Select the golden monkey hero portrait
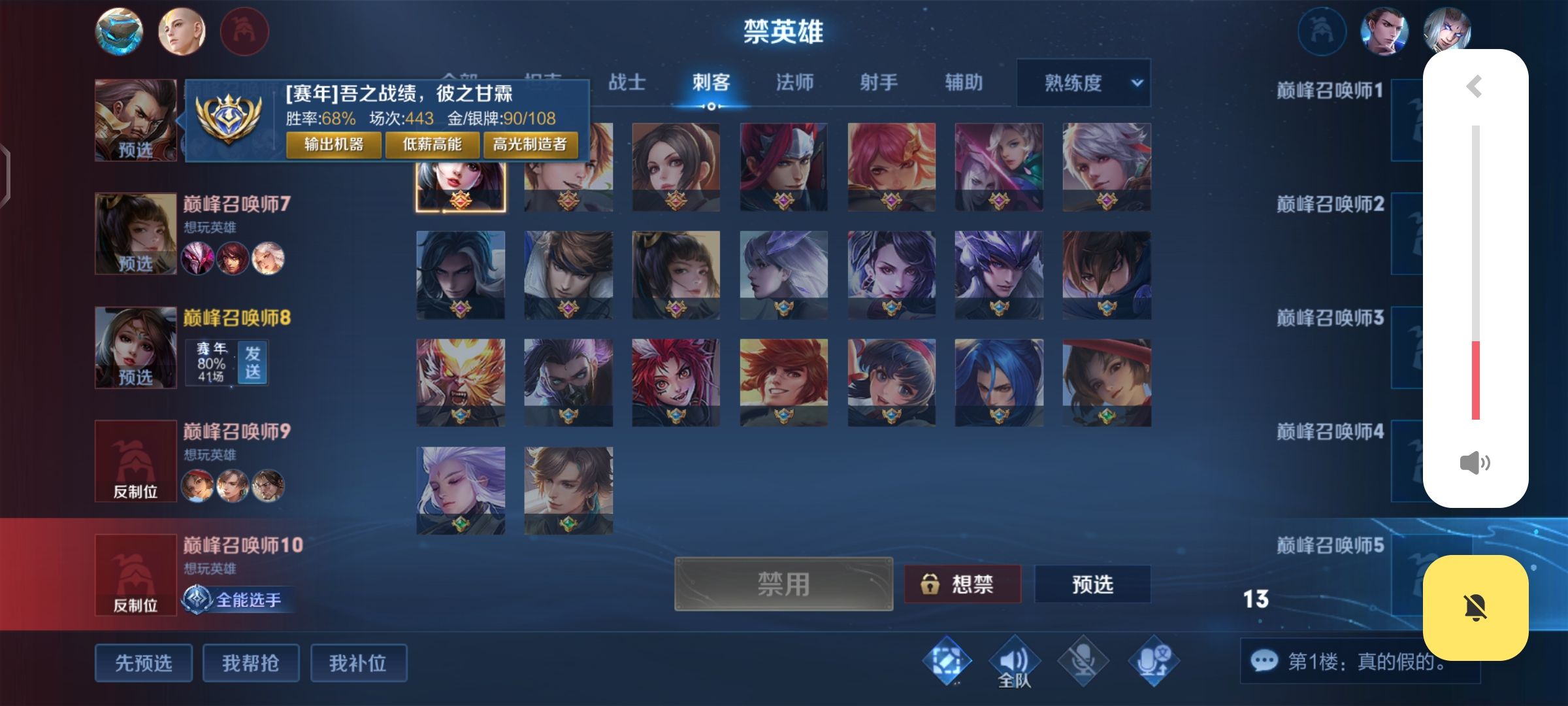This screenshot has height=706, width=1568. [x=461, y=382]
